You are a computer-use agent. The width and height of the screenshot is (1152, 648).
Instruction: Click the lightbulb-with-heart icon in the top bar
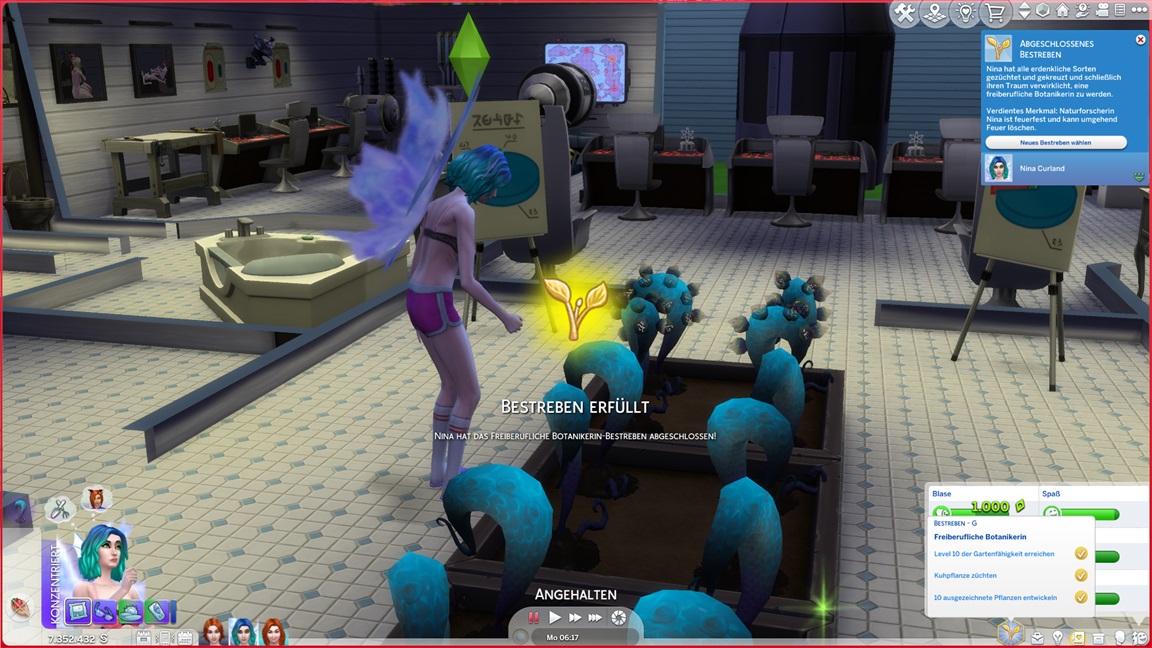point(965,13)
